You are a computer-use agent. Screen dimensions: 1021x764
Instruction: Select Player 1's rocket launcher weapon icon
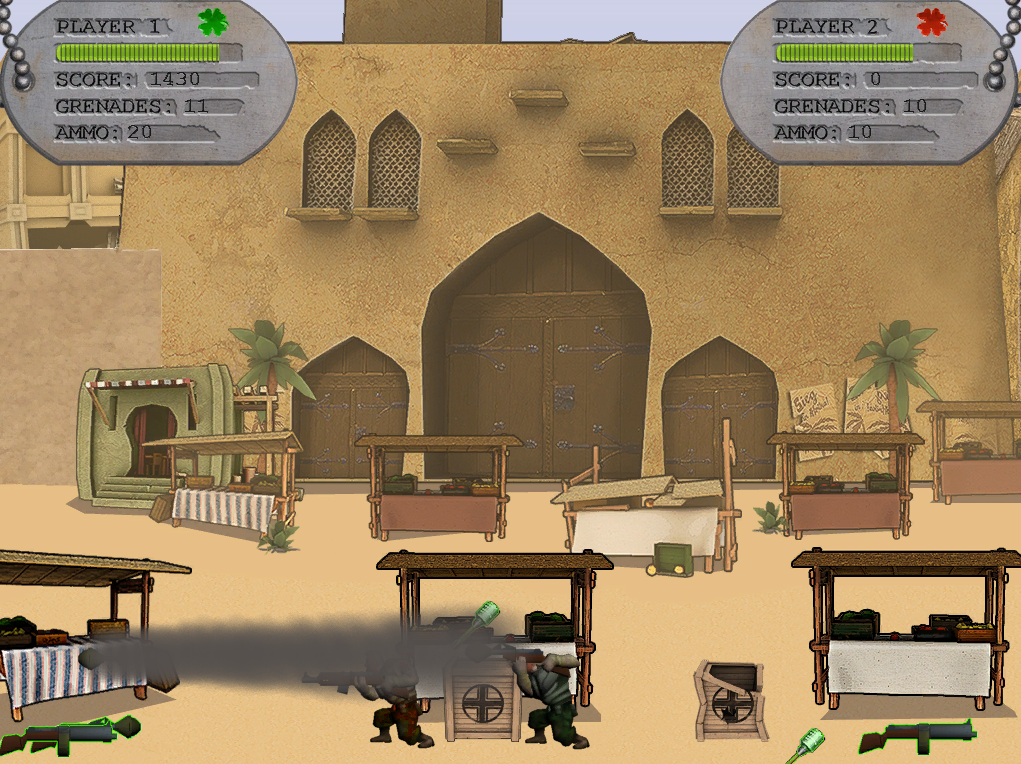[x=68, y=735]
